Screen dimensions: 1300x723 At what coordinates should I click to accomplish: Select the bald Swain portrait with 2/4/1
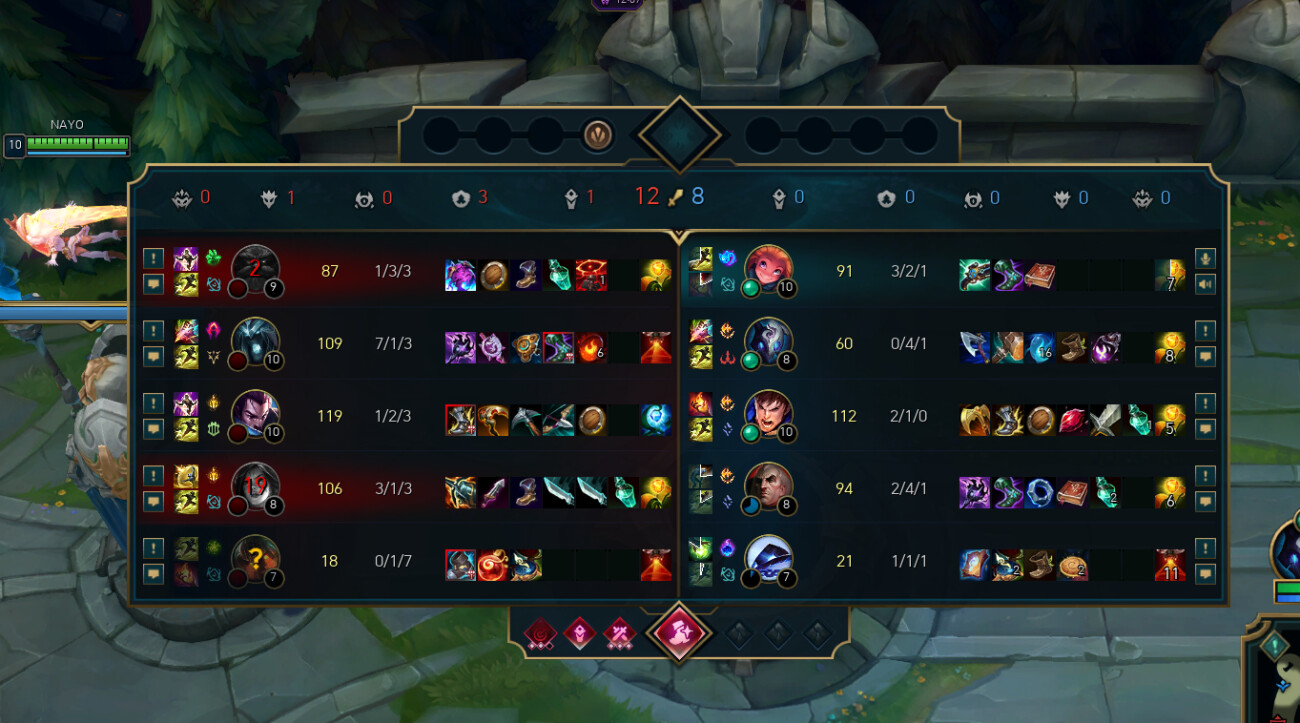[x=768, y=488]
